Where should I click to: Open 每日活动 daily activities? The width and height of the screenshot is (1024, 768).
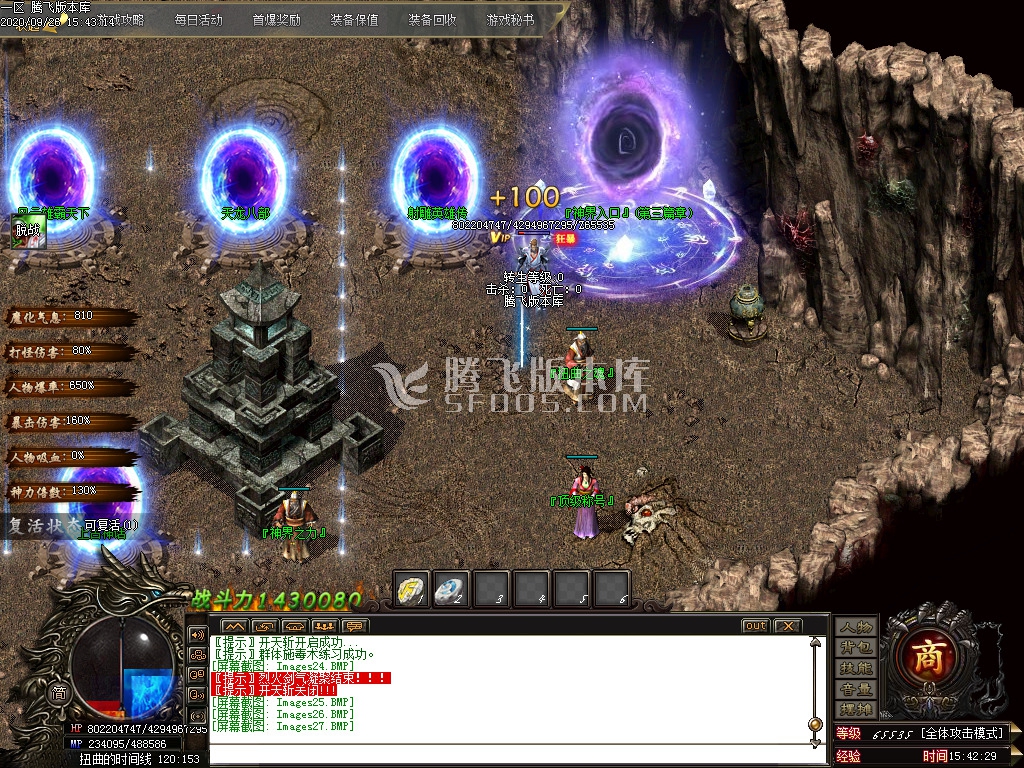[x=200, y=19]
